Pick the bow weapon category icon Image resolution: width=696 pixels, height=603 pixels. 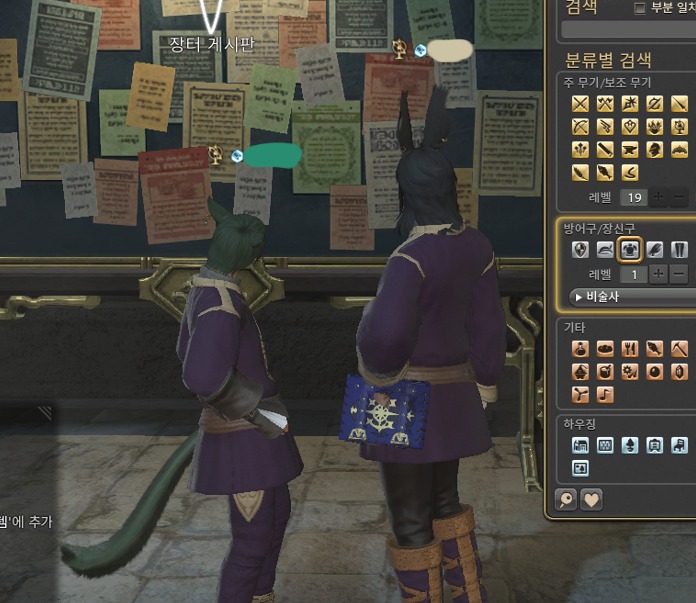click(580, 127)
